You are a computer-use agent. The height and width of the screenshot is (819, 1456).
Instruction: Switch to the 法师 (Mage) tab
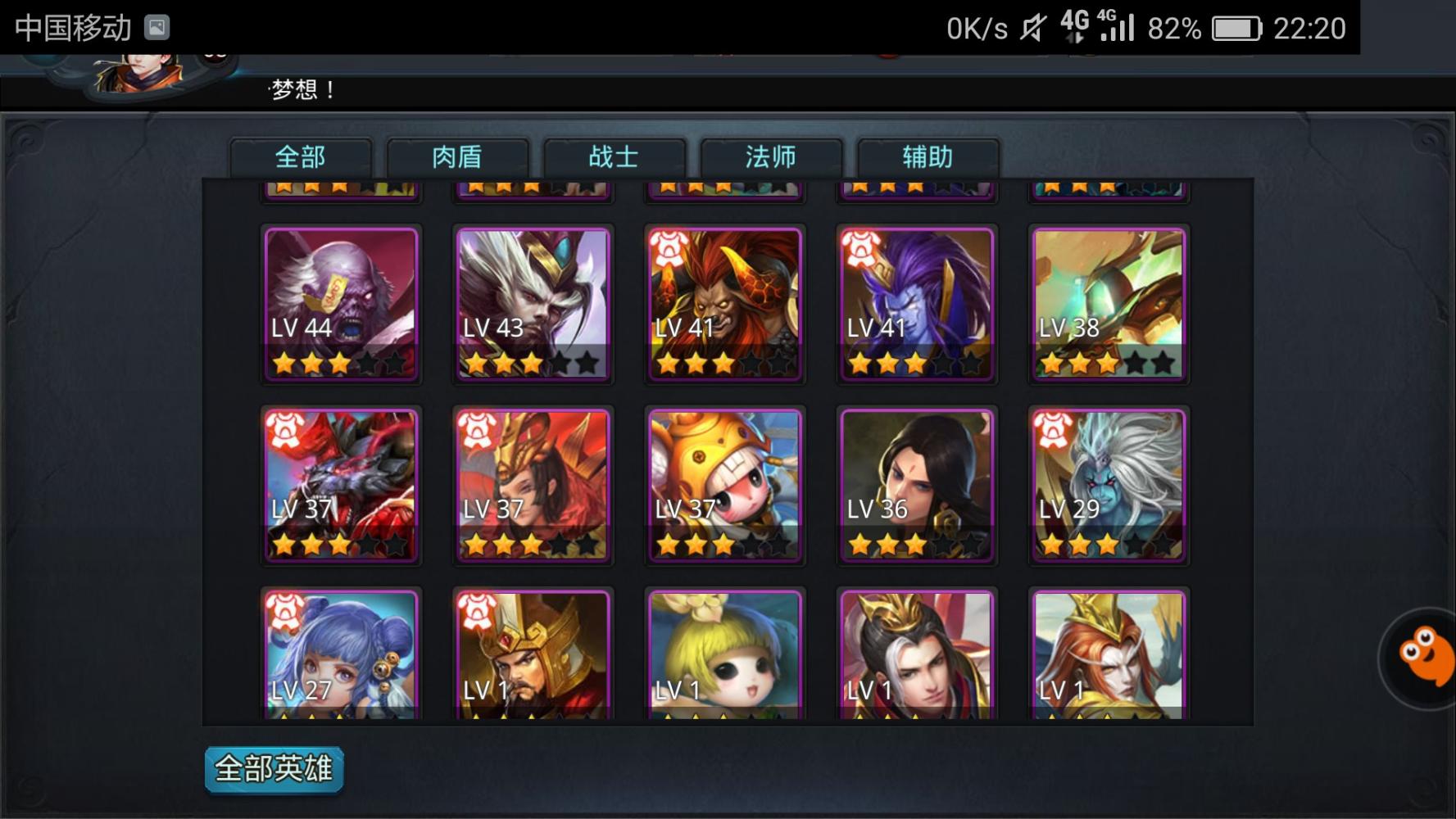click(769, 156)
